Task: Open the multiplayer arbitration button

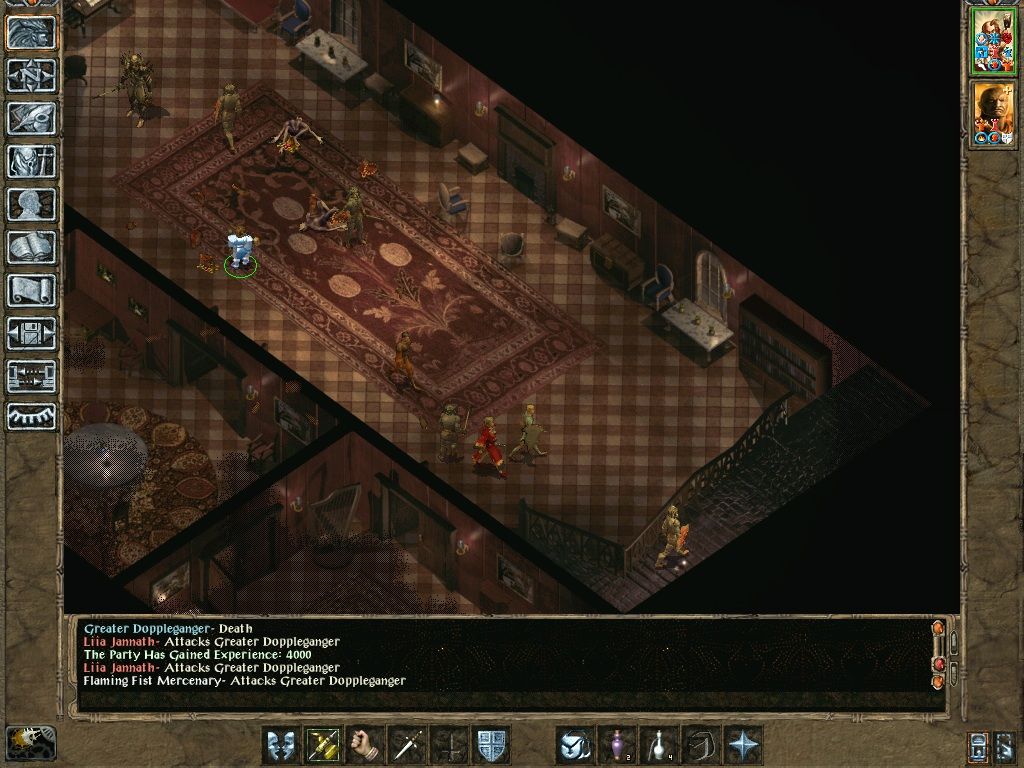Action: [x=32, y=376]
